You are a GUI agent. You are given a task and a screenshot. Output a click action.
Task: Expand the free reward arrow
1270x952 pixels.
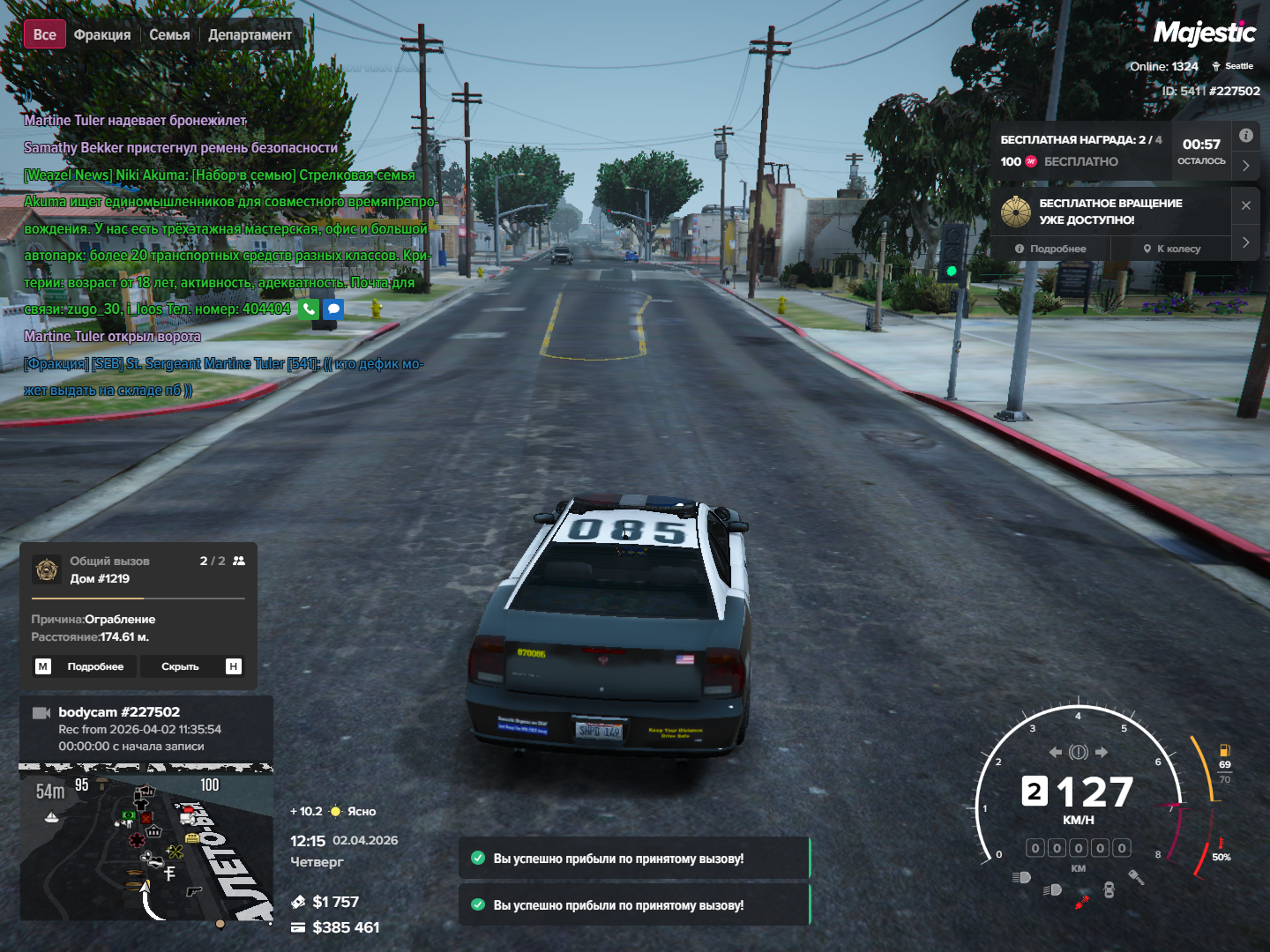[x=1245, y=165]
